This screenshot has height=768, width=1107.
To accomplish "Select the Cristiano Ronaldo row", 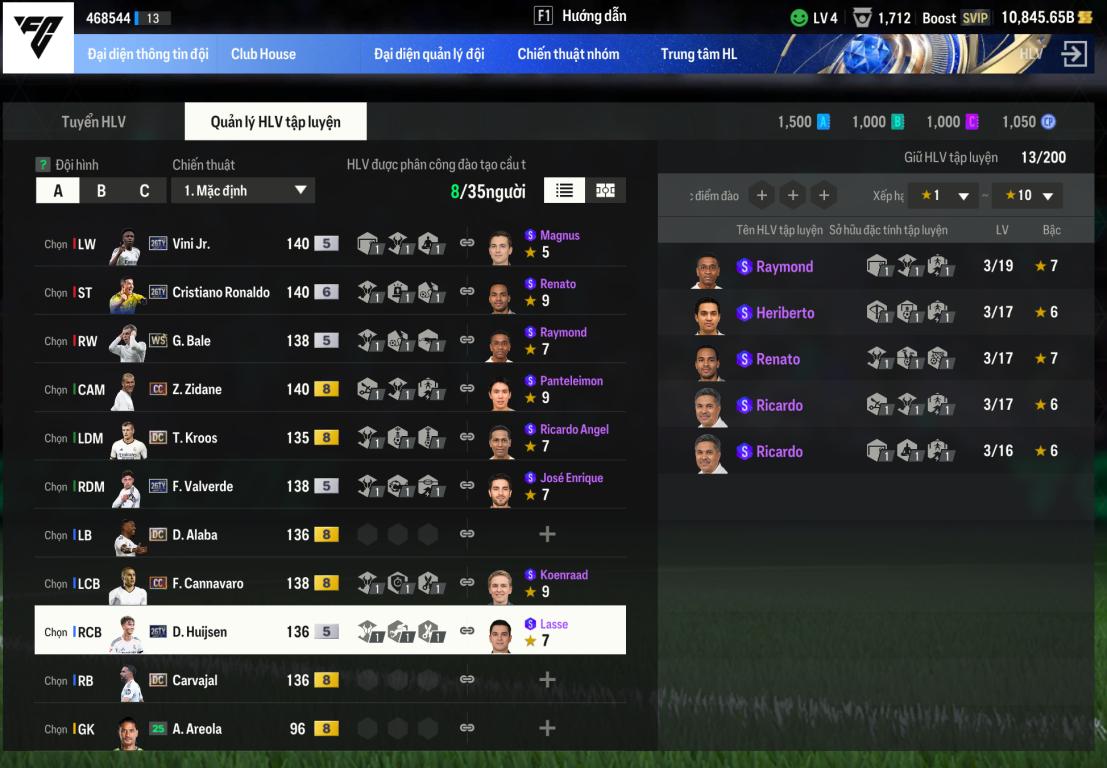I will (220, 293).
